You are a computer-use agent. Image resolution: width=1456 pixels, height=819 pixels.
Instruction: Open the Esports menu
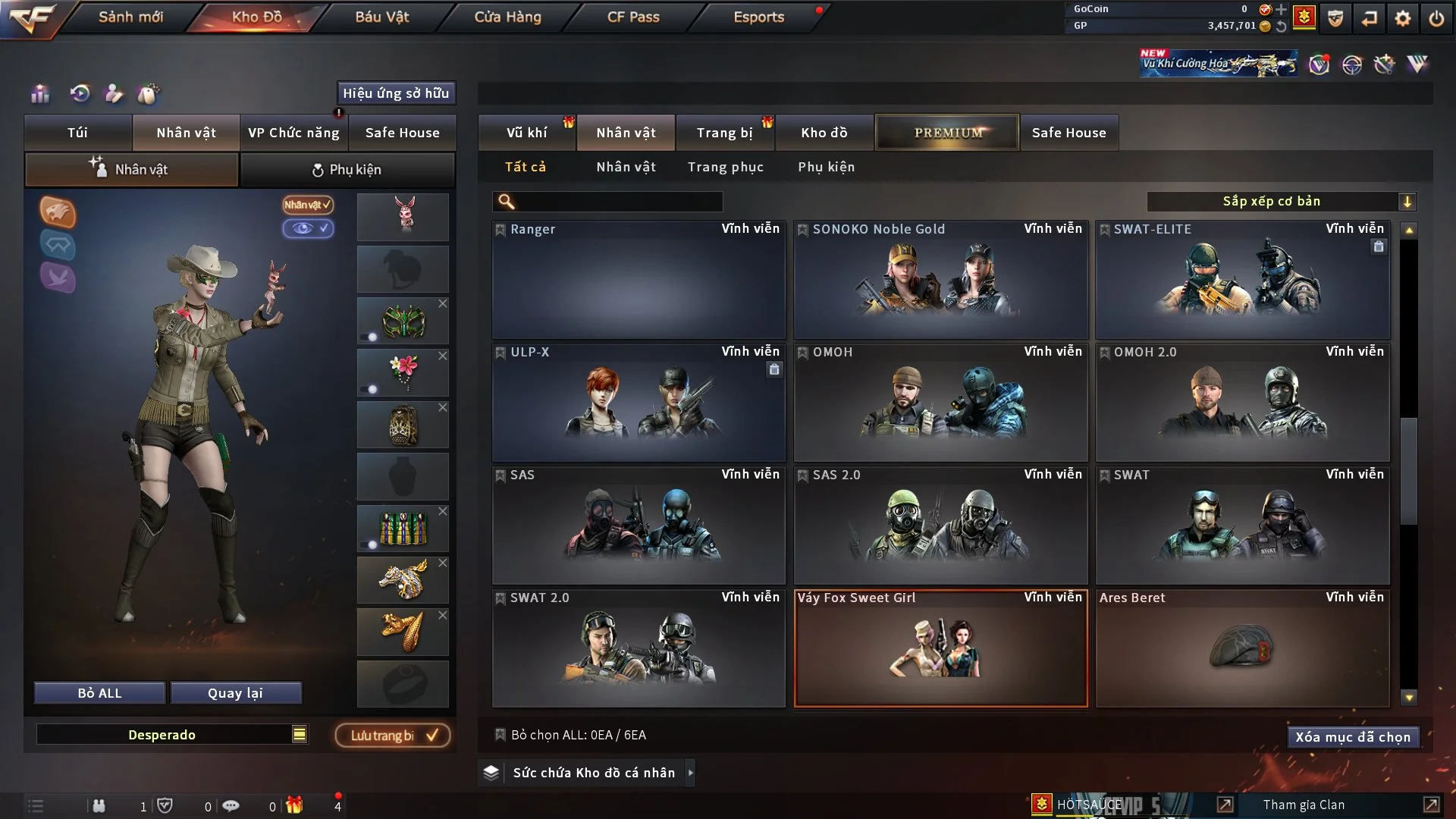click(x=758, y=17)
